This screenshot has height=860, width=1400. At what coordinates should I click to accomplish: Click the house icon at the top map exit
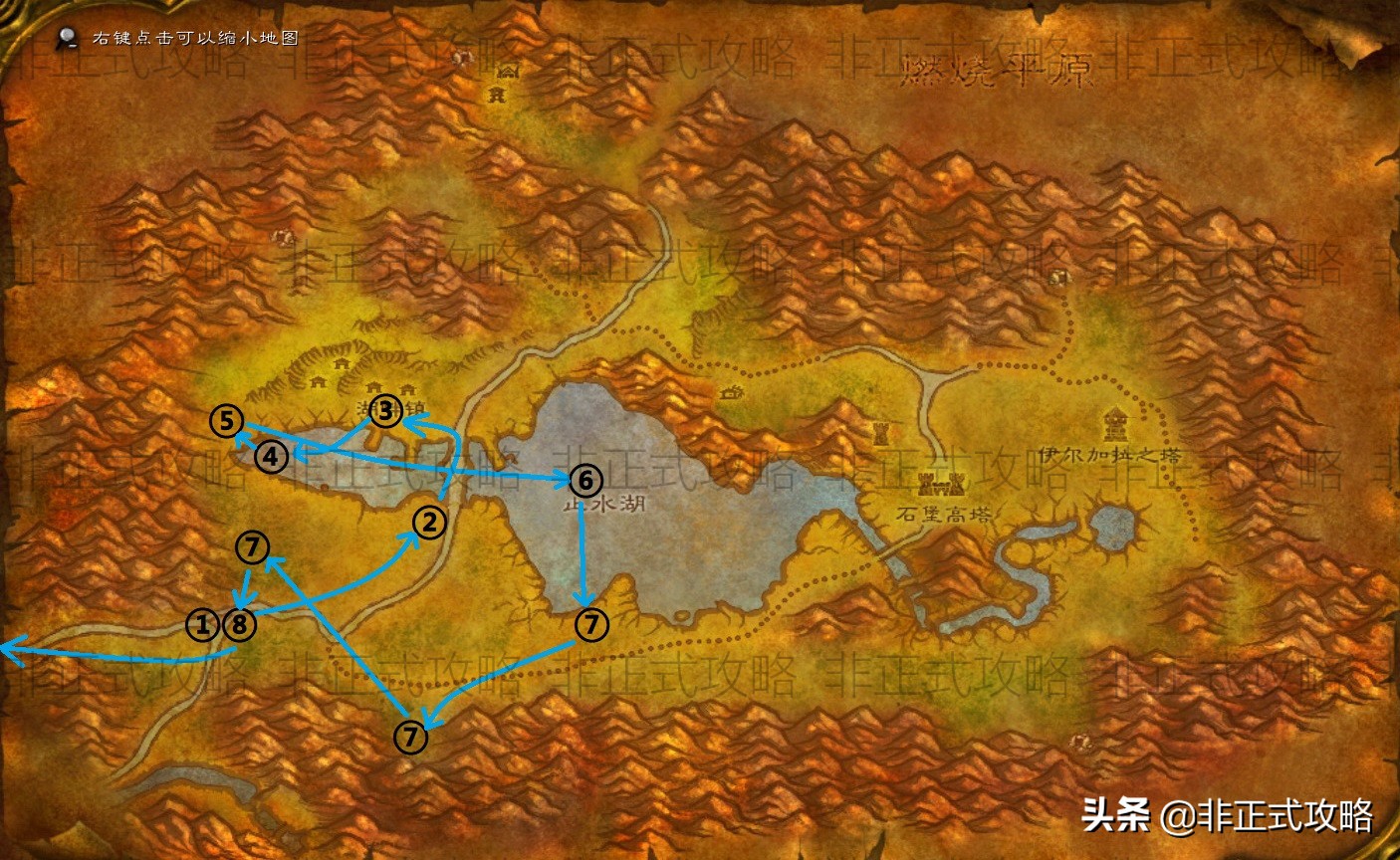[508, 72]
